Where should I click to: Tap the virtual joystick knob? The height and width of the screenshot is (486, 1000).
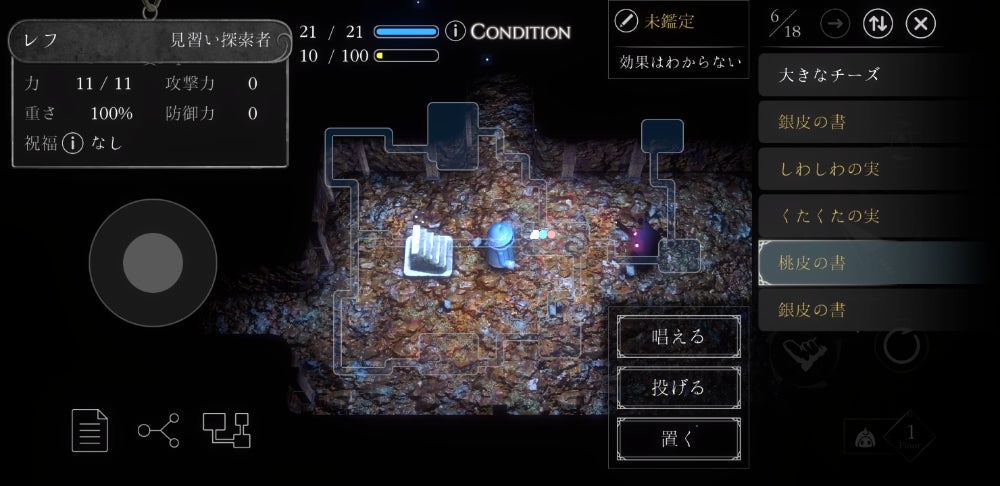(x=152, y=263)
